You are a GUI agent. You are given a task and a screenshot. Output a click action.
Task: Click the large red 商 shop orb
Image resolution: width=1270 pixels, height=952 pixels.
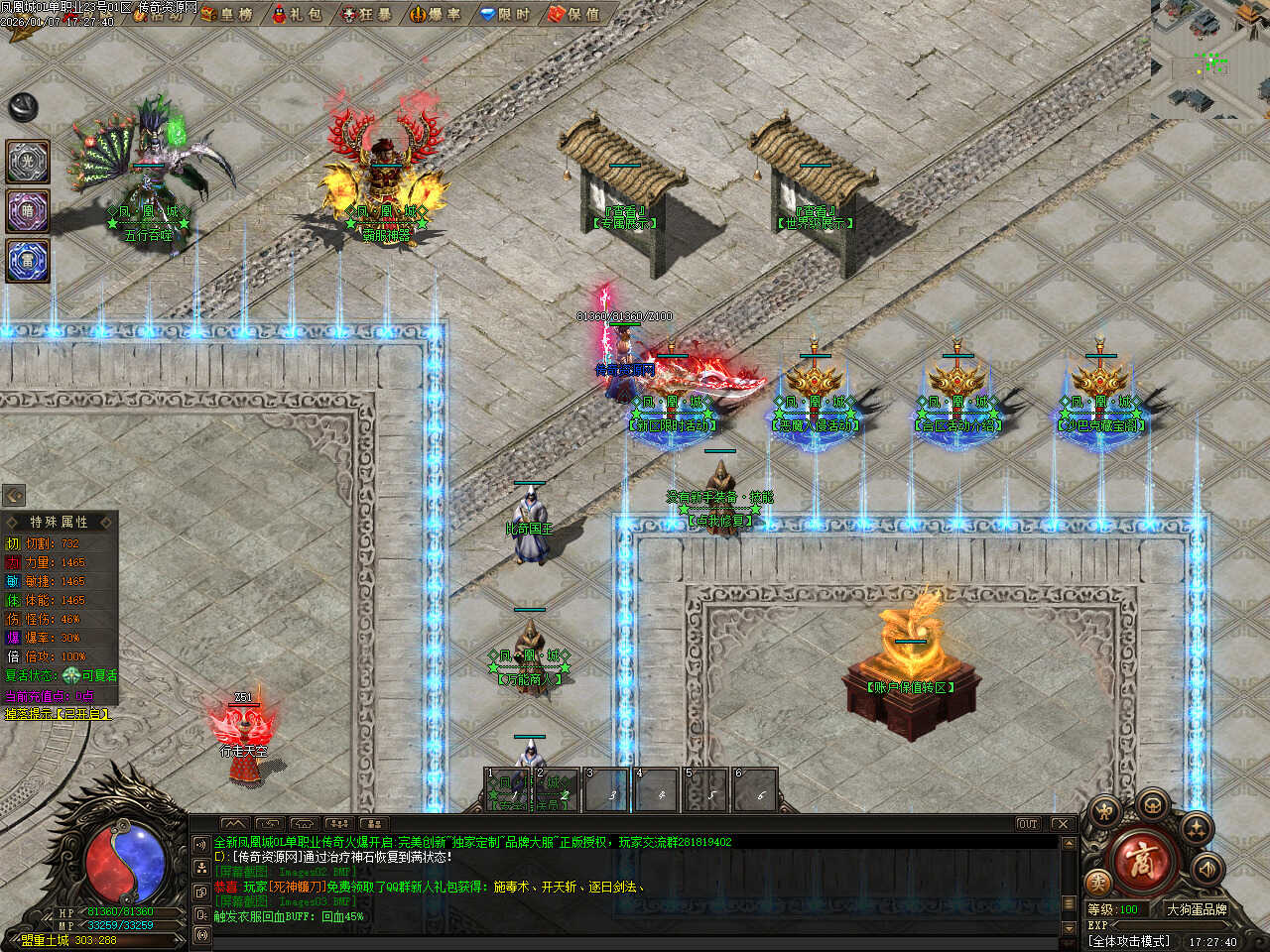[1141, 859]
